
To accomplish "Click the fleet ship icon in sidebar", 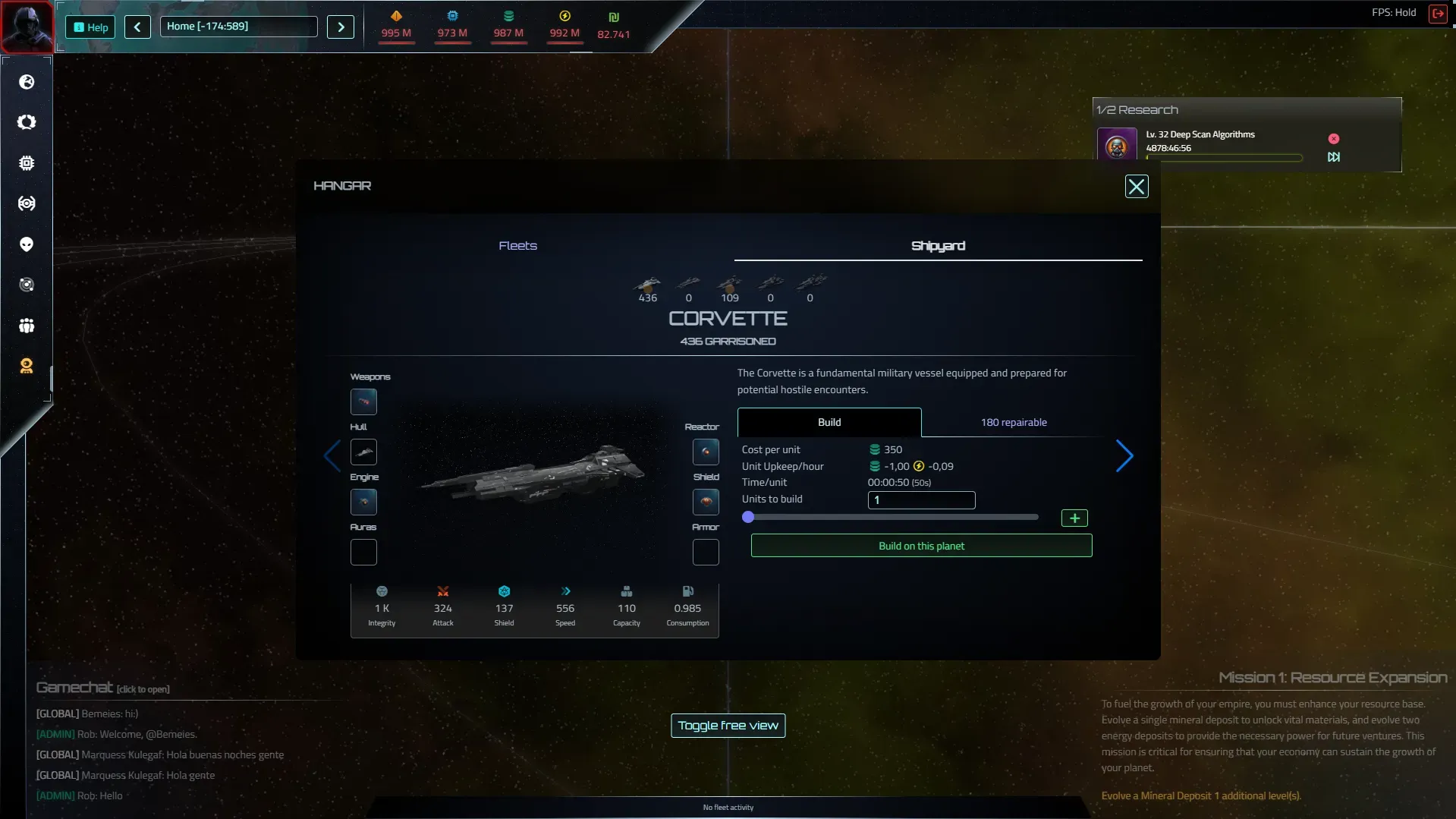I will pyautogui.click(x=27, y=203).
